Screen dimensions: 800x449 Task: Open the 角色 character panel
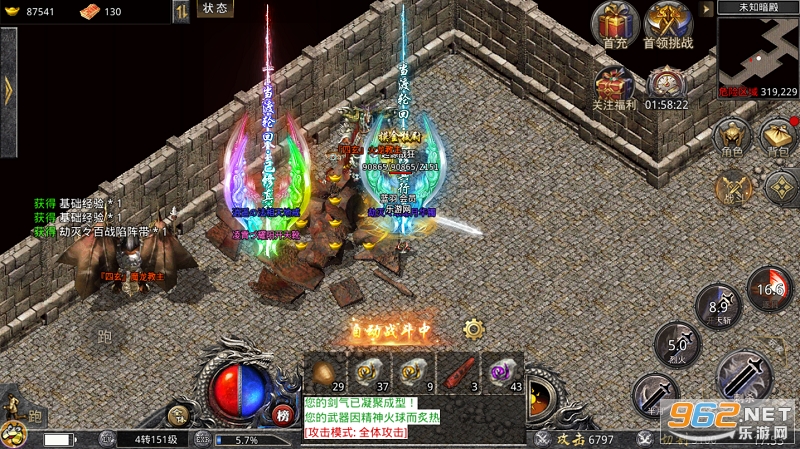click(732, 136)
